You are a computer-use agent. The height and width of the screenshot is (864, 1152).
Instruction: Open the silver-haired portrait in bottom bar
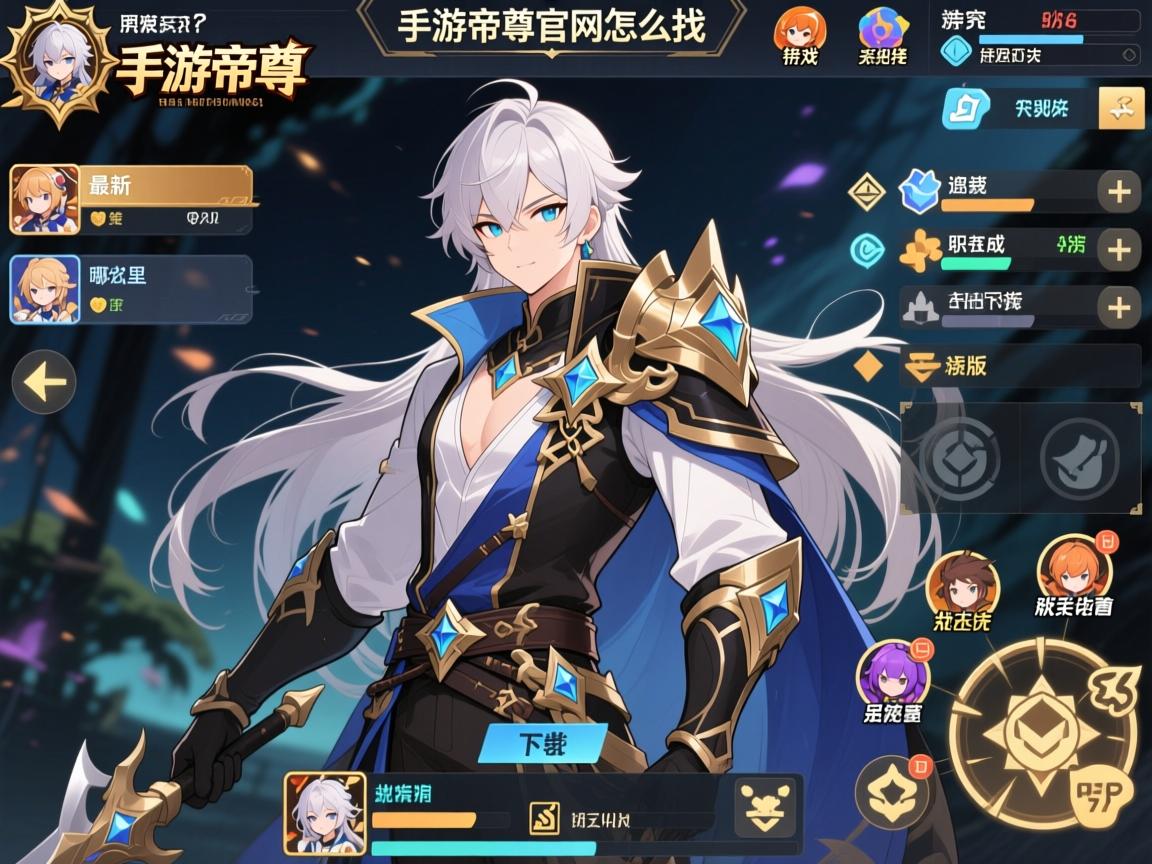(x=324, y=813)
